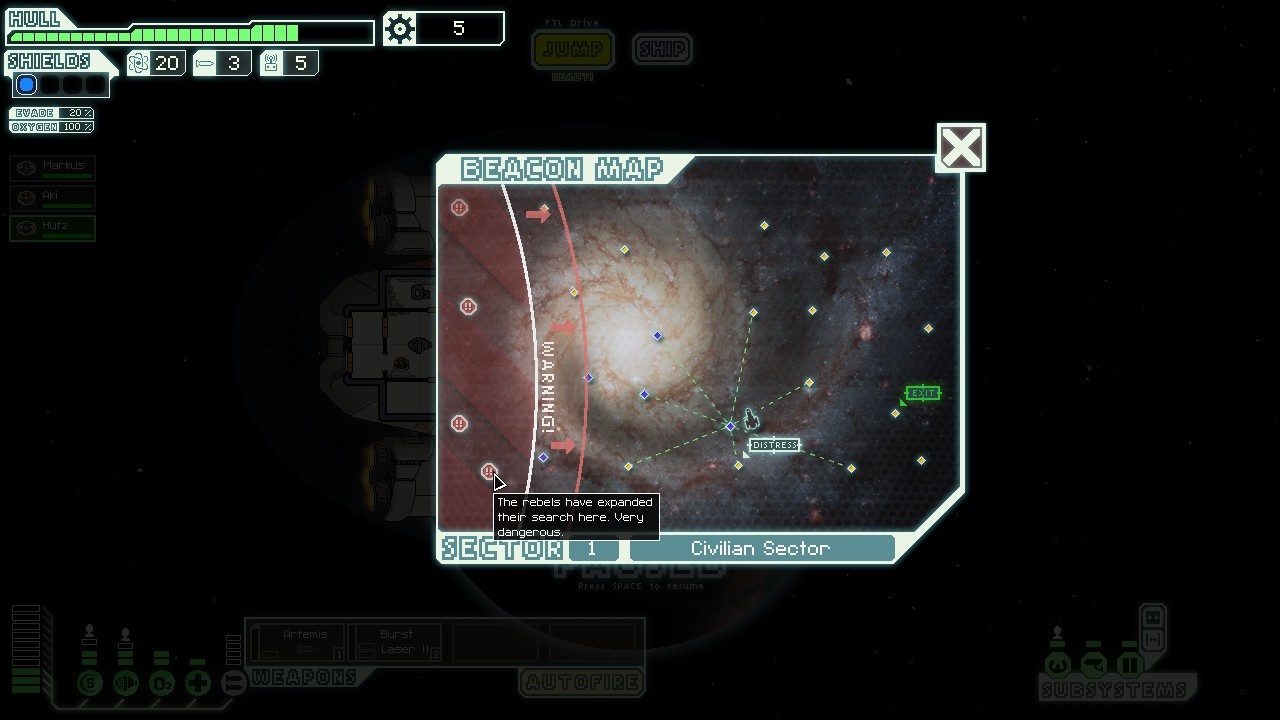Select crew member Aki

(x=53, y=198)
